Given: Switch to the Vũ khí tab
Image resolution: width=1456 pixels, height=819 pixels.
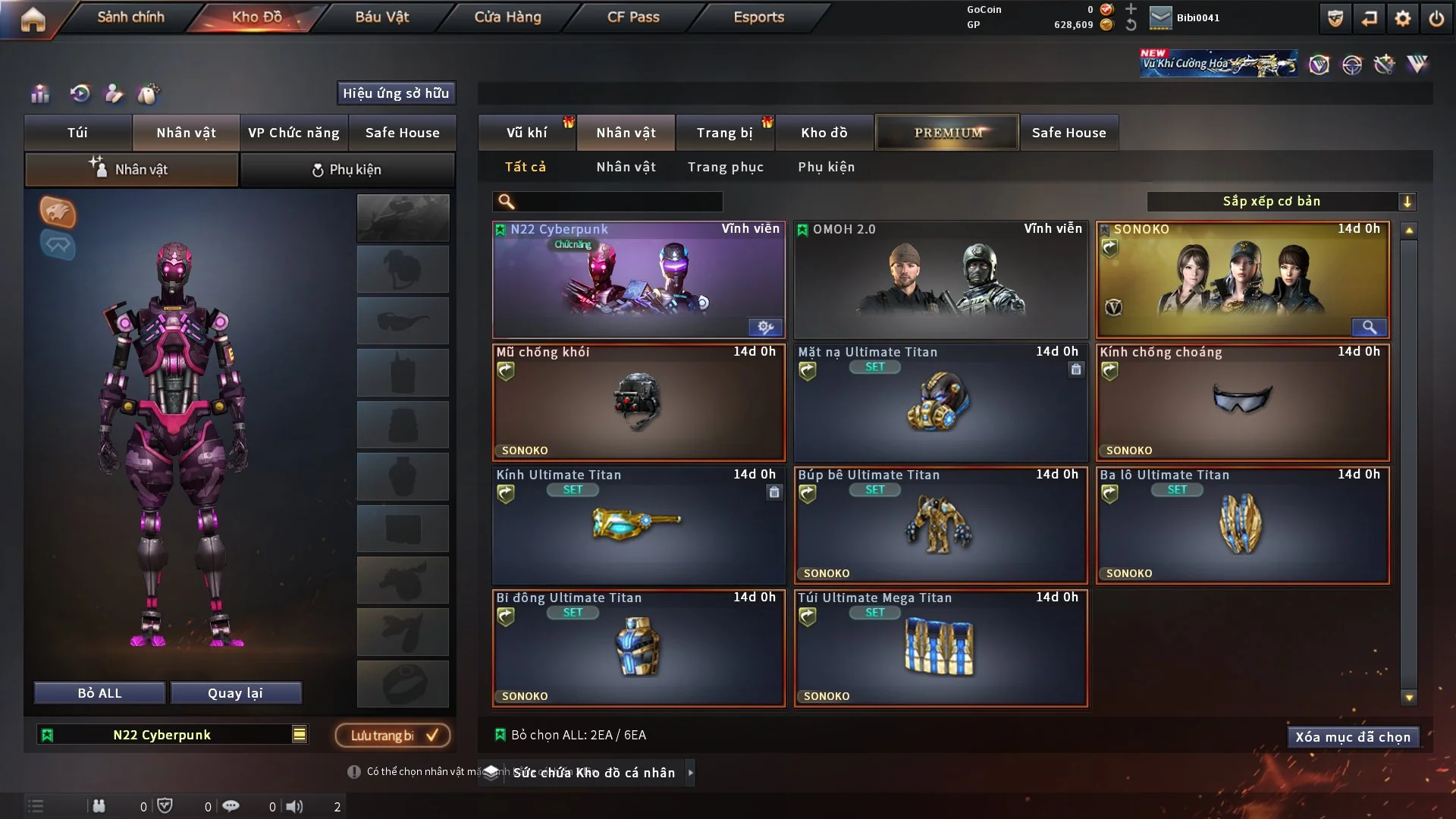Looking at the screenshot, I should 526,133.
